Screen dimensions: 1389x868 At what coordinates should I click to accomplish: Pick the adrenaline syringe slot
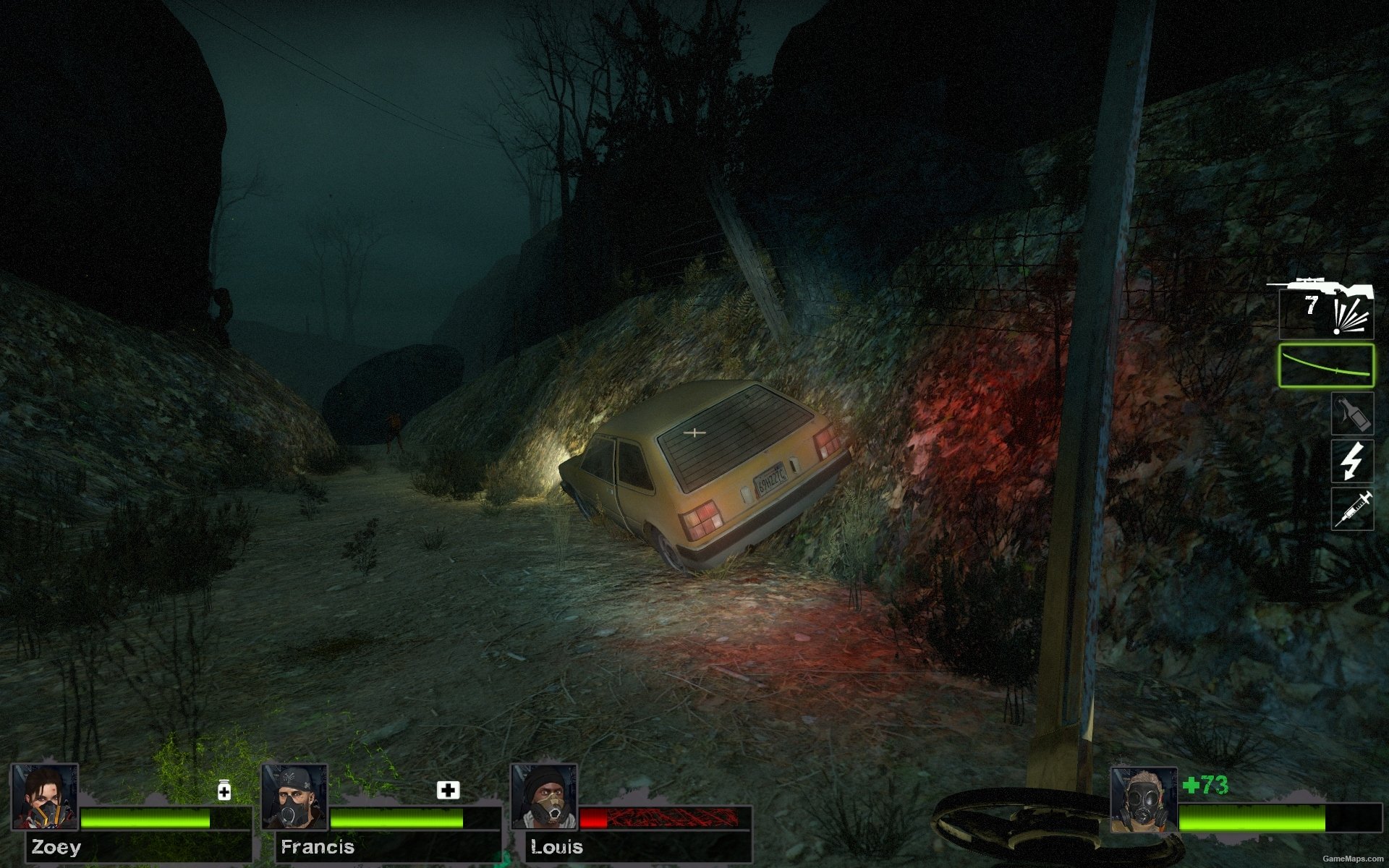(x=1352, y=509)
